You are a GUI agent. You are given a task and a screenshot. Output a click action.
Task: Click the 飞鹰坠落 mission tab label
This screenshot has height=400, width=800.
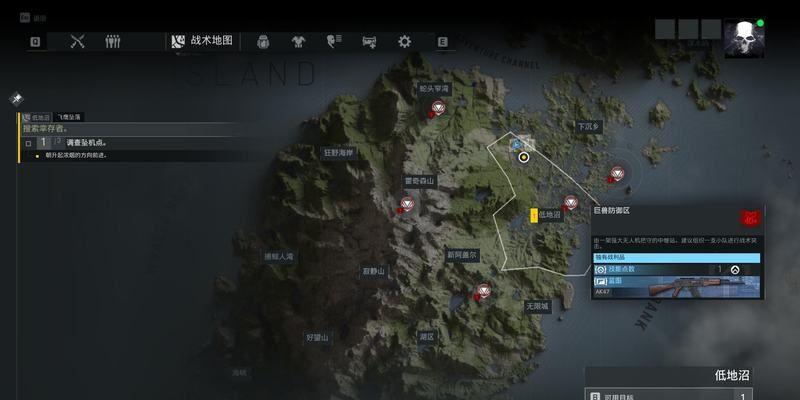(69, 117)
